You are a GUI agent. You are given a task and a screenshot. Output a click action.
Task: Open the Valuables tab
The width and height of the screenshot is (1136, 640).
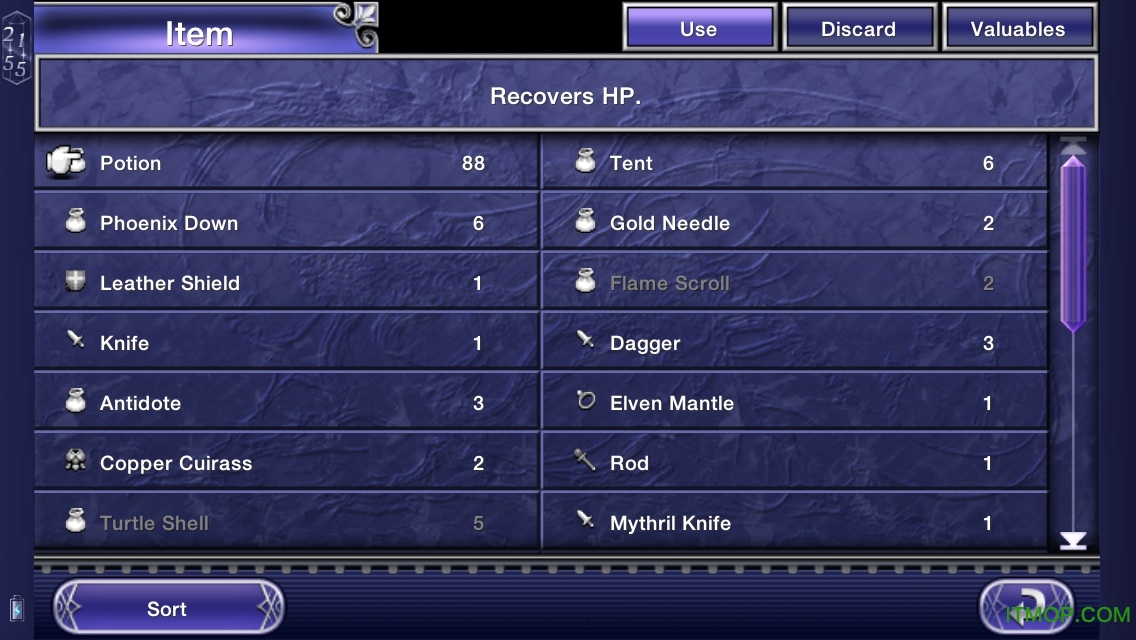(1018, 29)
